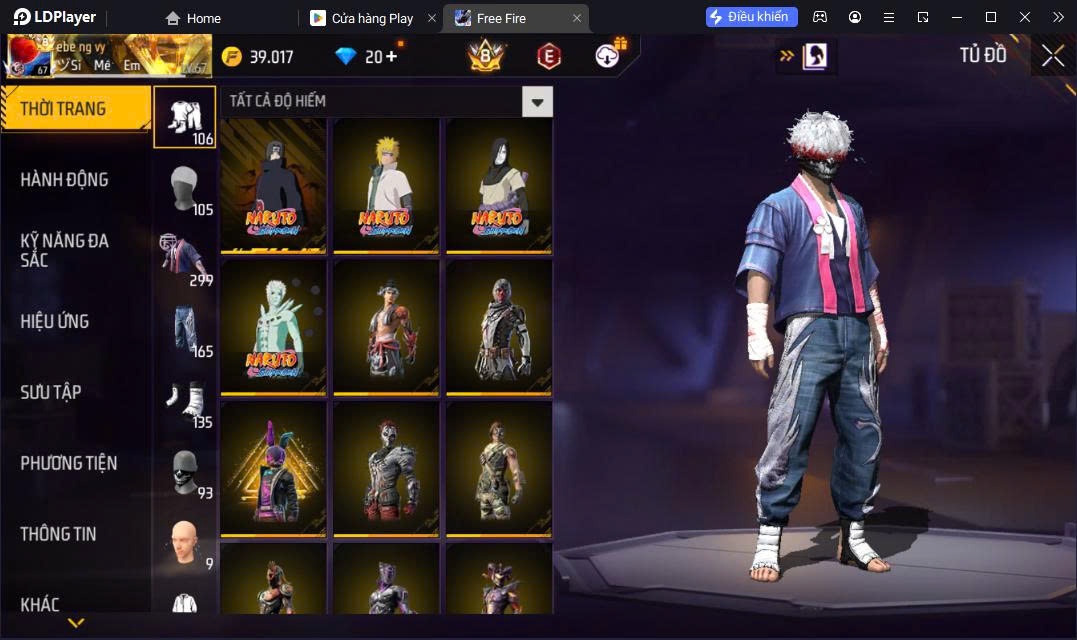Open the shoes subcategory with 135 items
Viewport: 1077px width, 640px height.
click(x=184, y=401)
